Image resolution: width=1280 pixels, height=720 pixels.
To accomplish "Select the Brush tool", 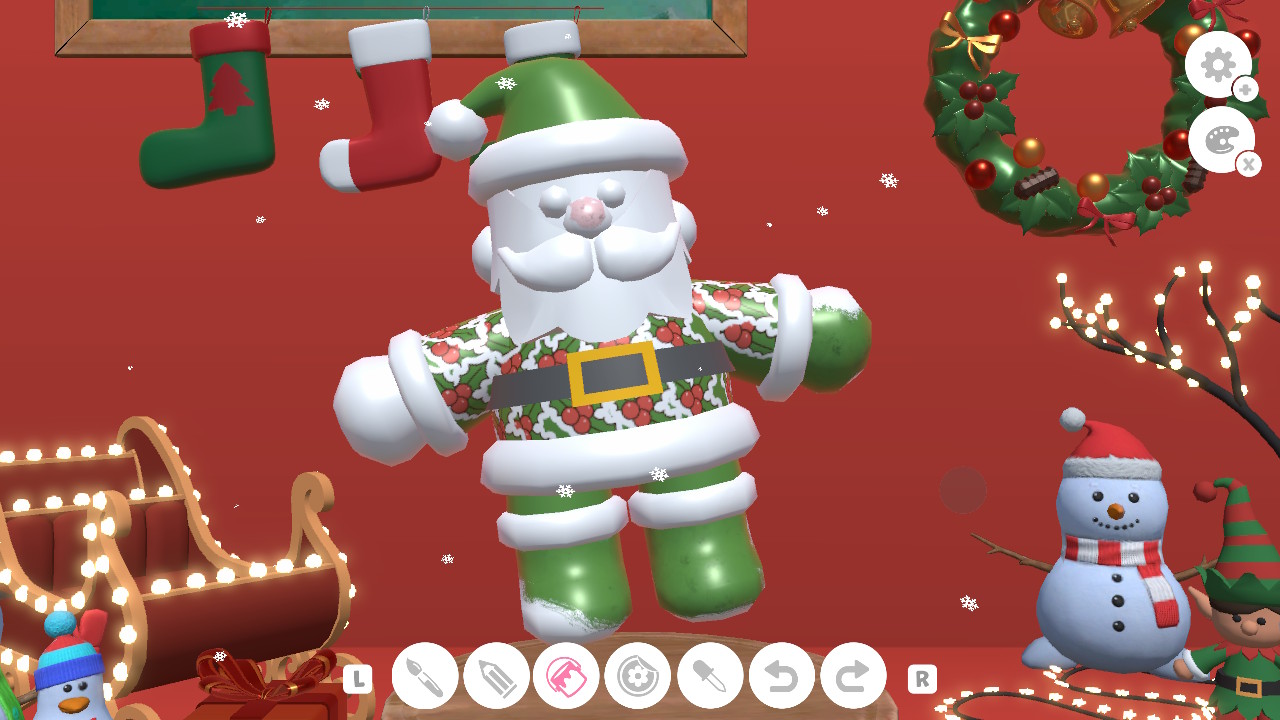I will (424, 676).
